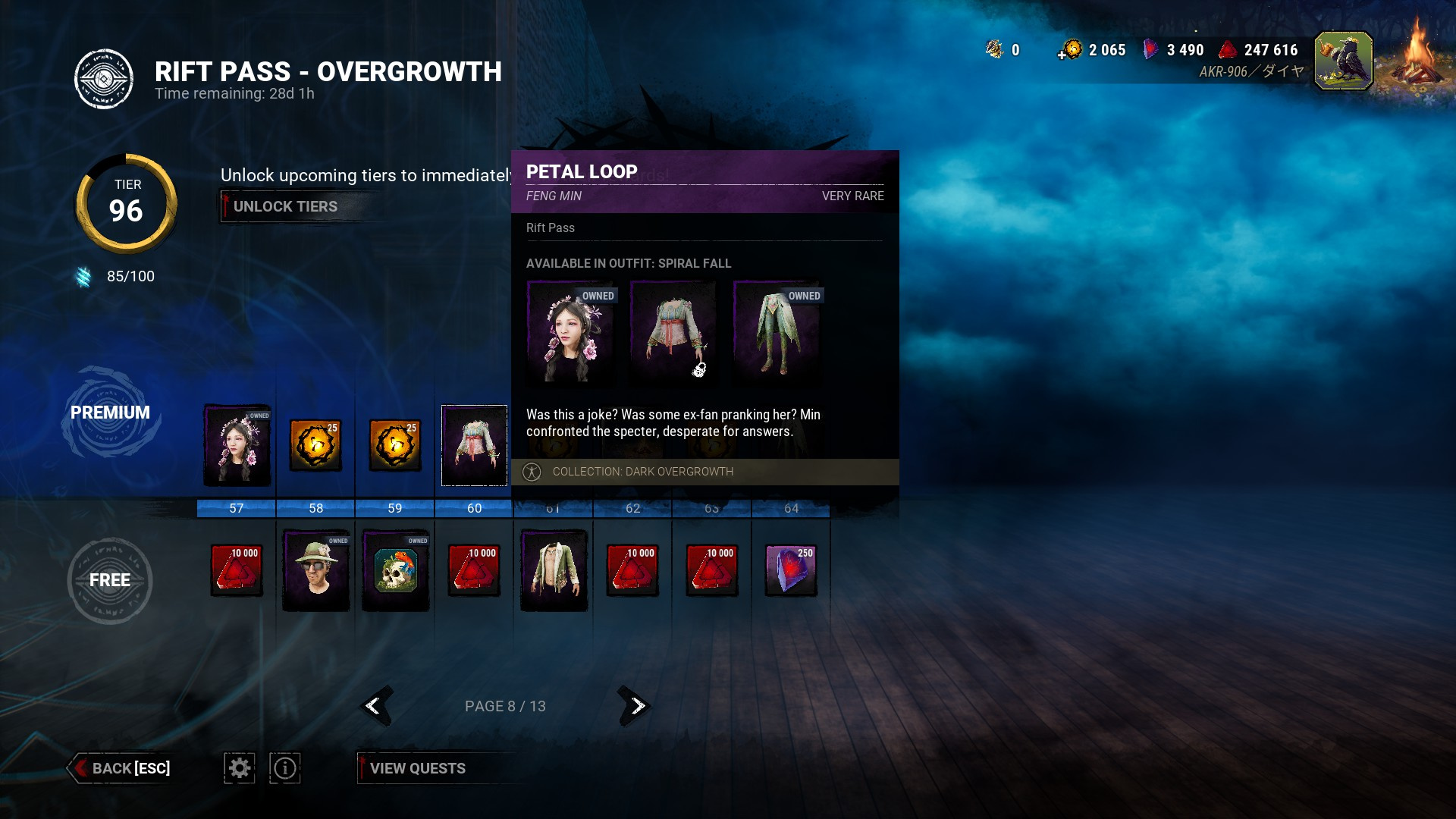This screenshot has height=819, width=1456.
Task: Select the tier 58 premium 25 Auric Cells reward
Action: click(x=316, y=445)
